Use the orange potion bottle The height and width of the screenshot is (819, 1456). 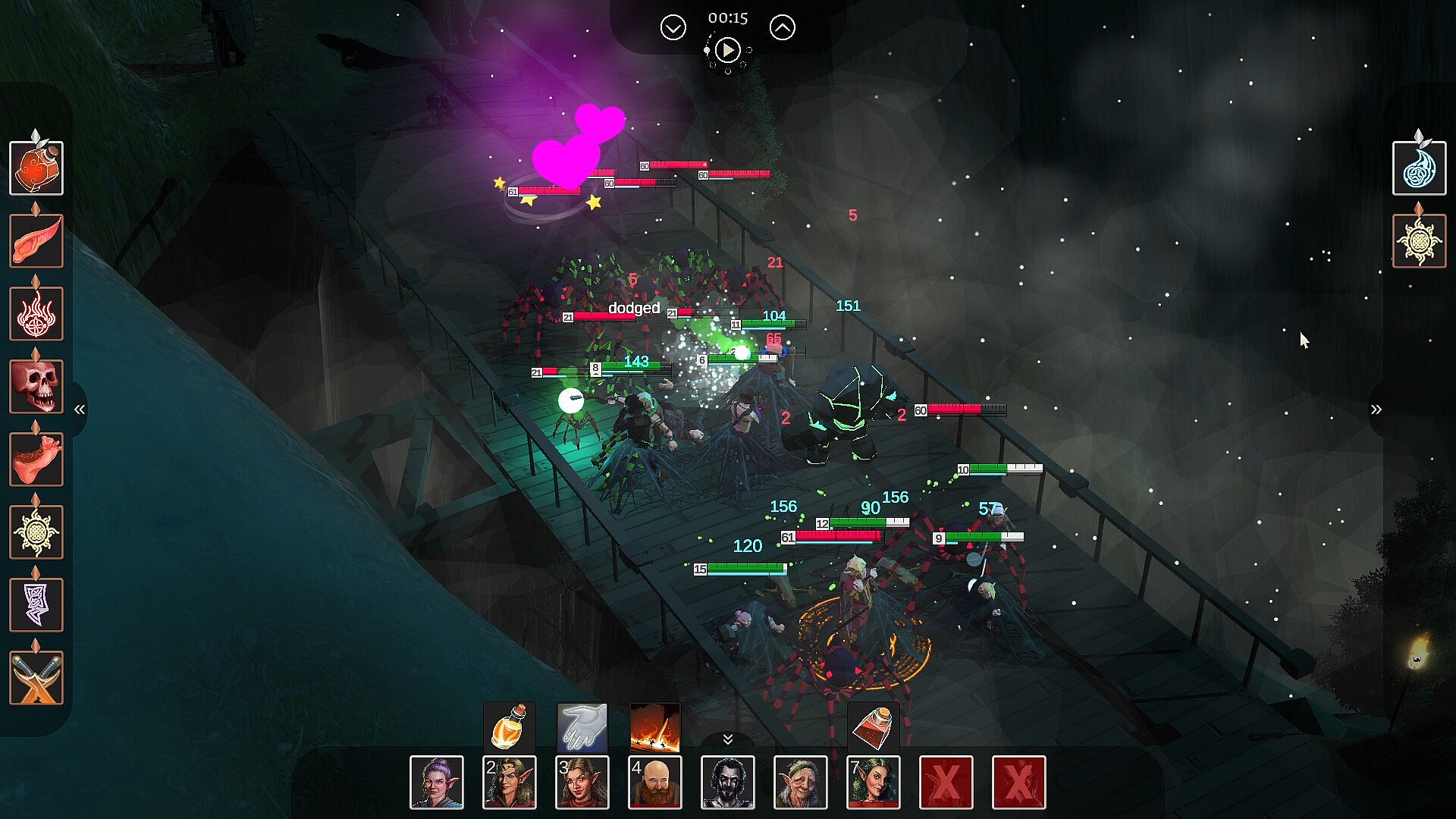(510, 727)
